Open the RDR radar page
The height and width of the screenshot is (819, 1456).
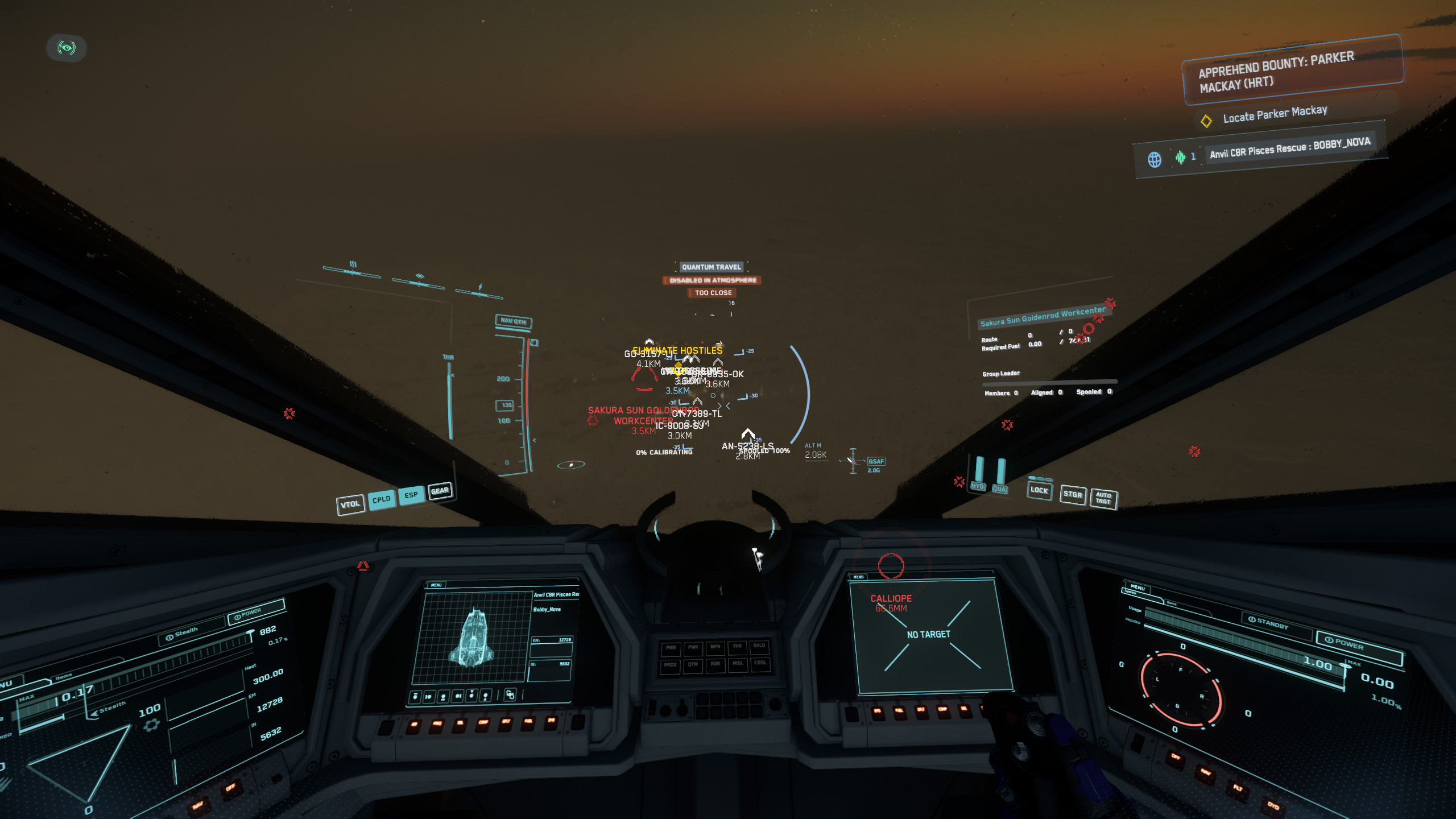click(x=715, y=665)
